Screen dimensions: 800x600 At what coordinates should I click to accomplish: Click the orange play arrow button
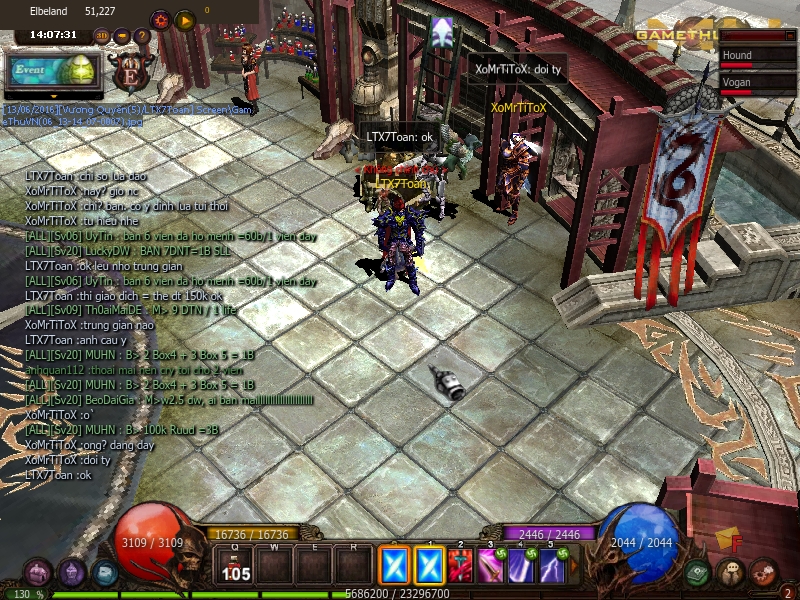[184, 19]
